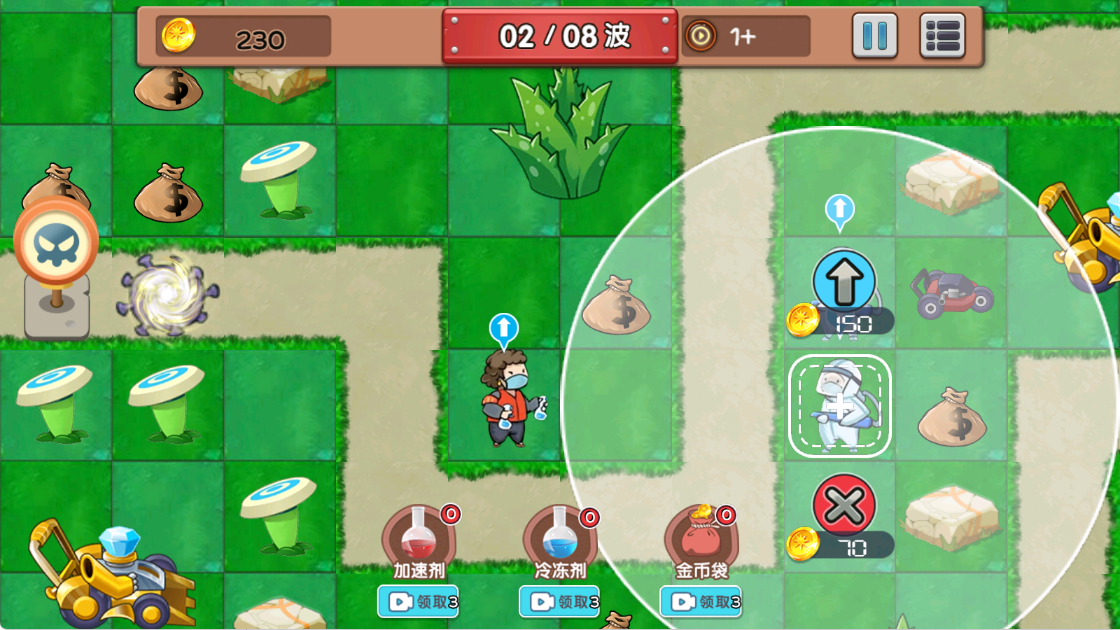Upgrade the selected tower for 150 coins
The image size is (1120, 630).
844,282
